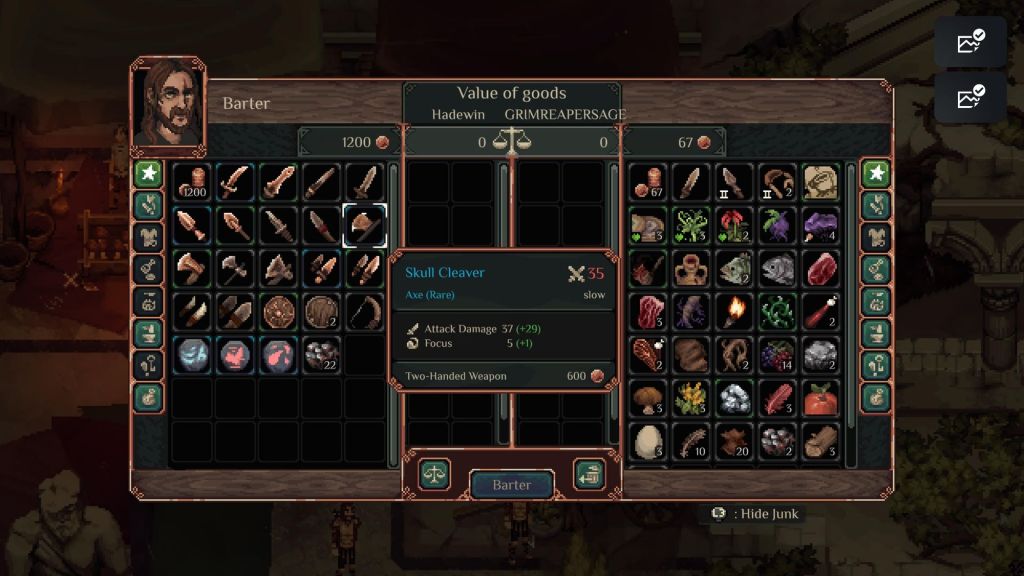Click the coins transfer button right of Barter
Viewport: 1024px width, 576px height.
[x=589, y=474]
